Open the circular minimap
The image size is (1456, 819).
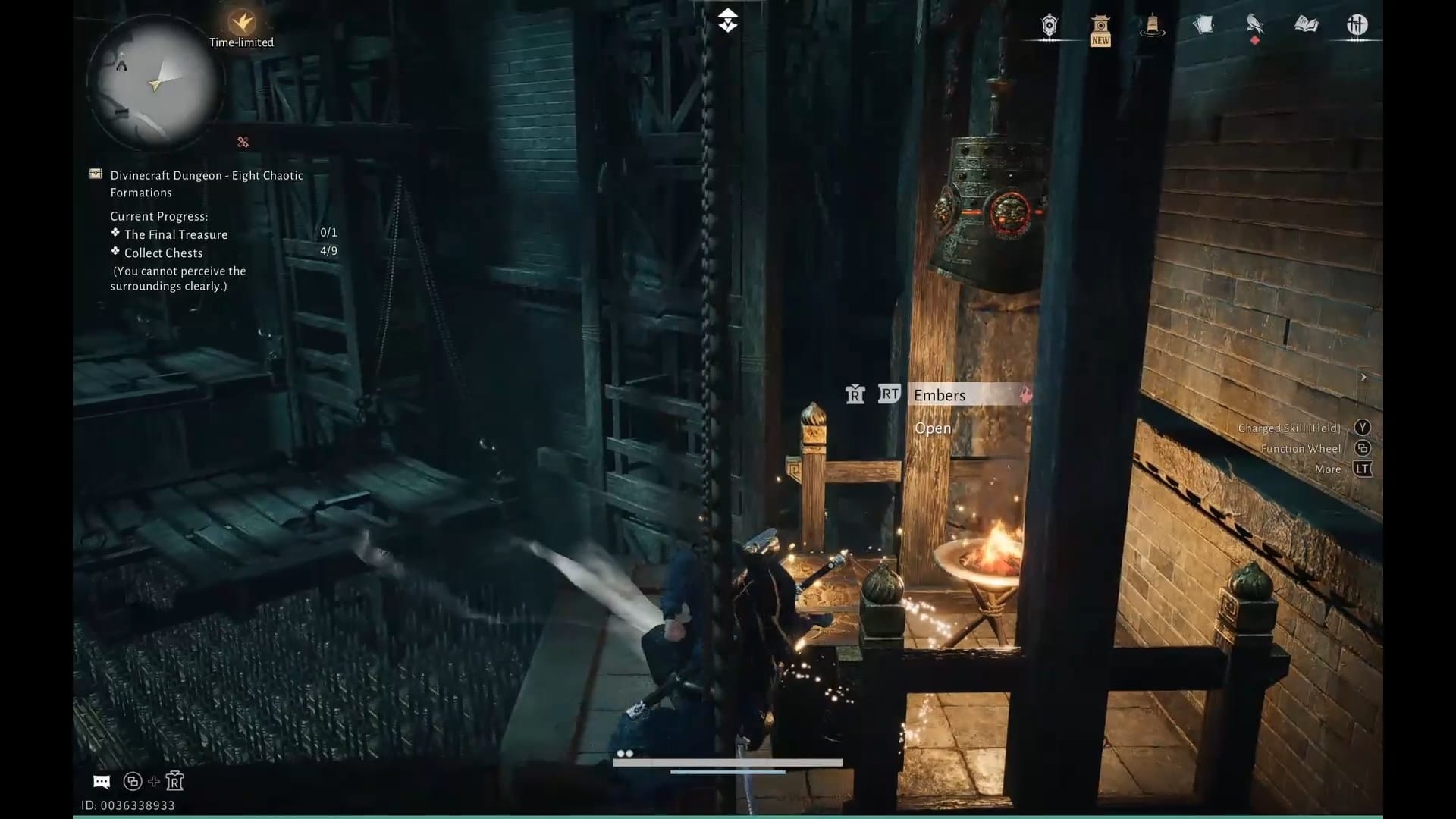coord(155,82)
